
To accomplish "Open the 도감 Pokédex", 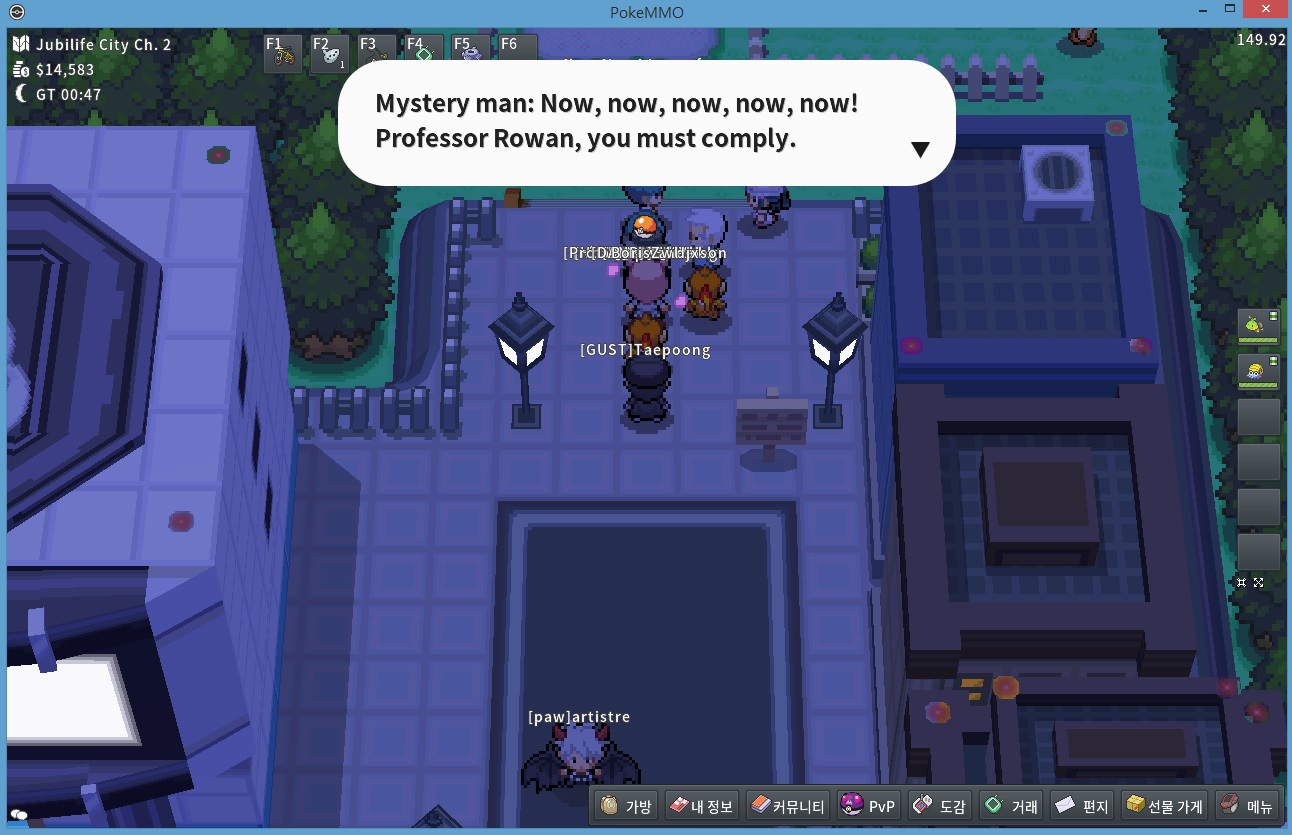I will 940,806.
